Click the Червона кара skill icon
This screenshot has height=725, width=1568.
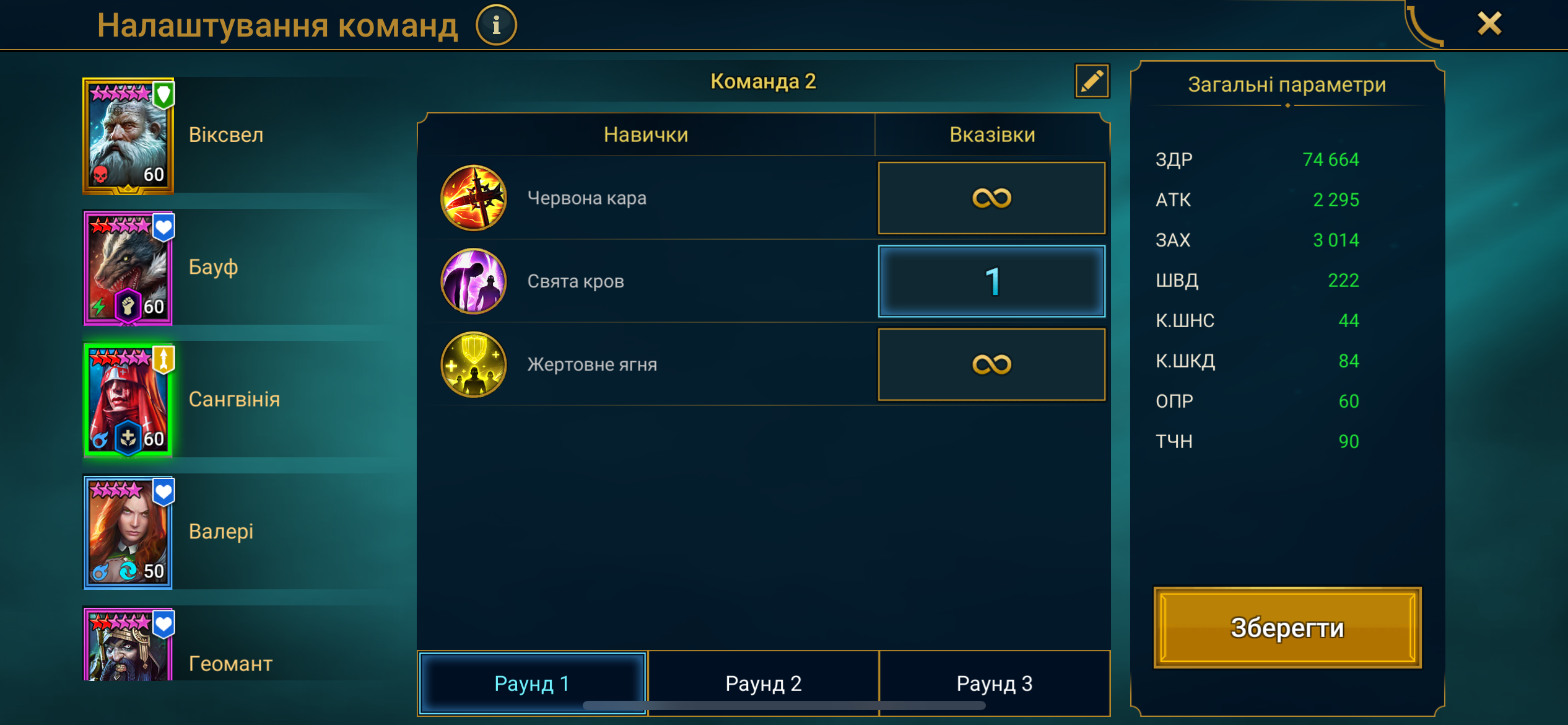click(x=474, y=198)
